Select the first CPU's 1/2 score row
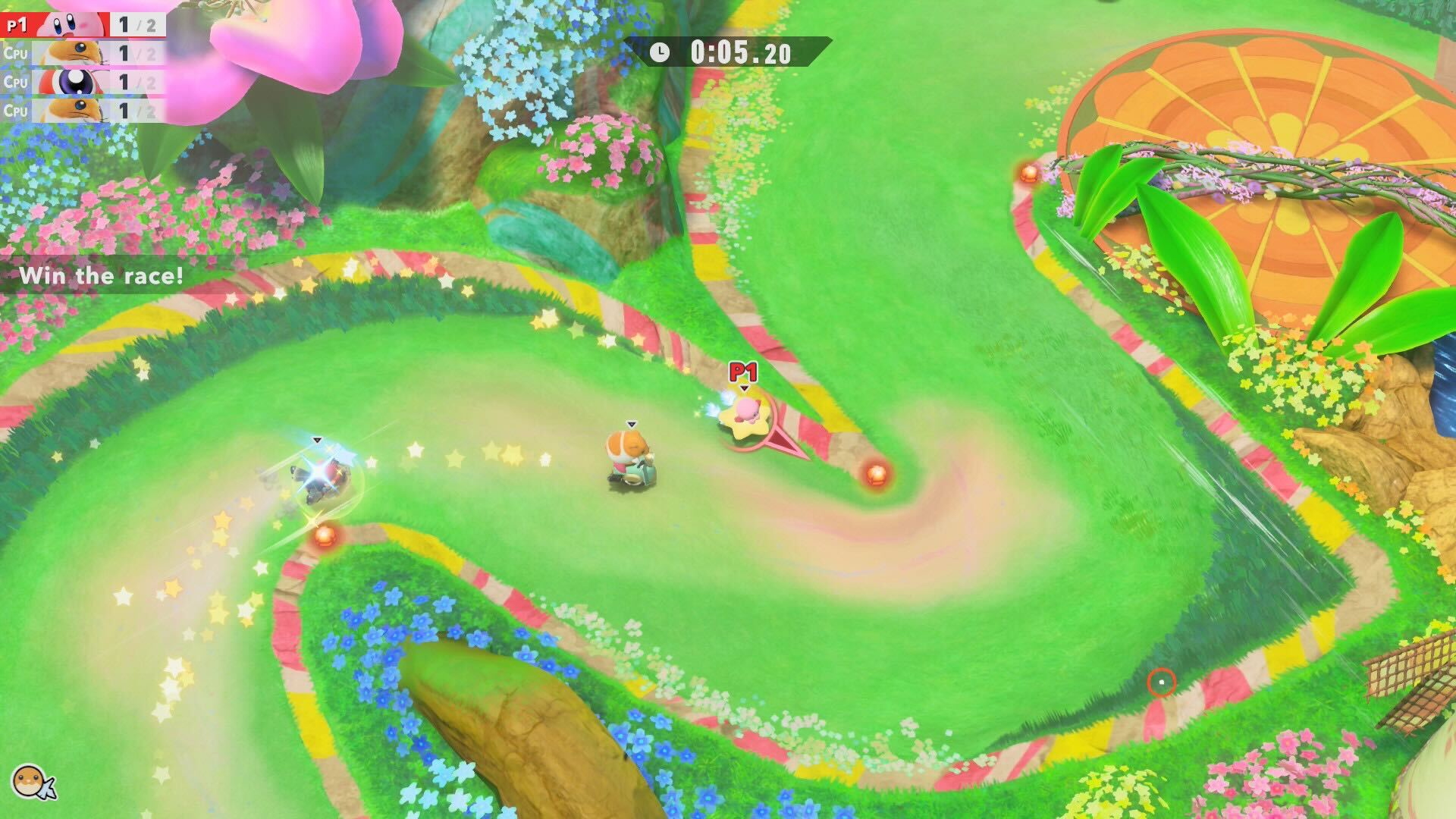Viewport: 1456px width, 819px height. [125, 53]
